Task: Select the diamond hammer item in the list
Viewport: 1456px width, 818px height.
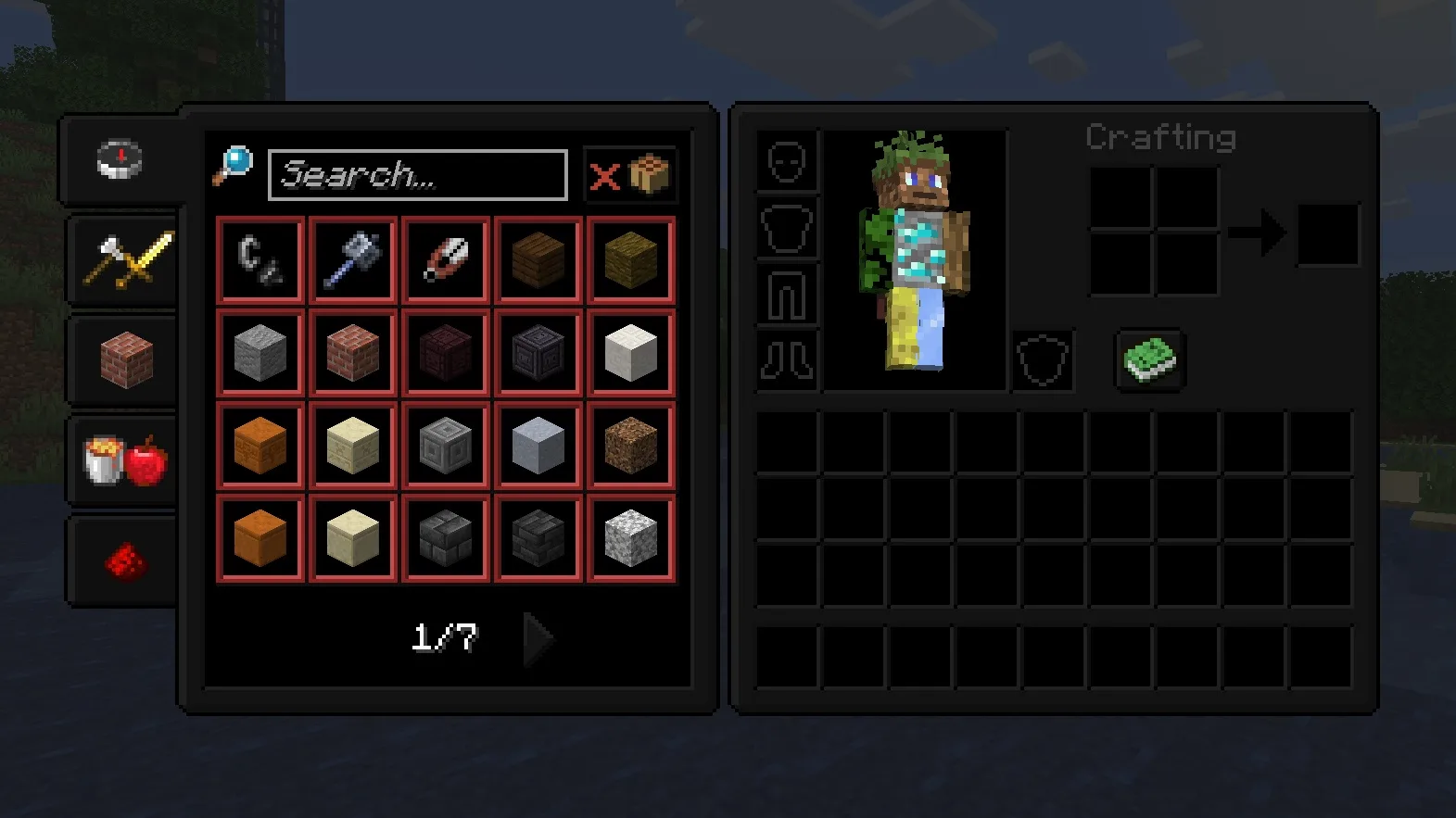Action: click(x=352, y=259)
